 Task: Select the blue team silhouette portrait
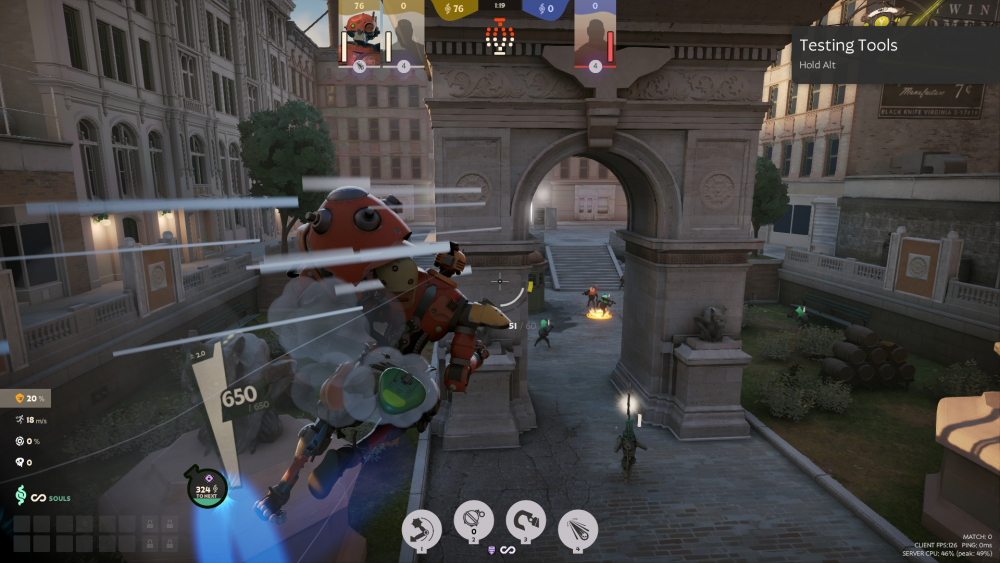pyautogui.click(x=595, y=38)
